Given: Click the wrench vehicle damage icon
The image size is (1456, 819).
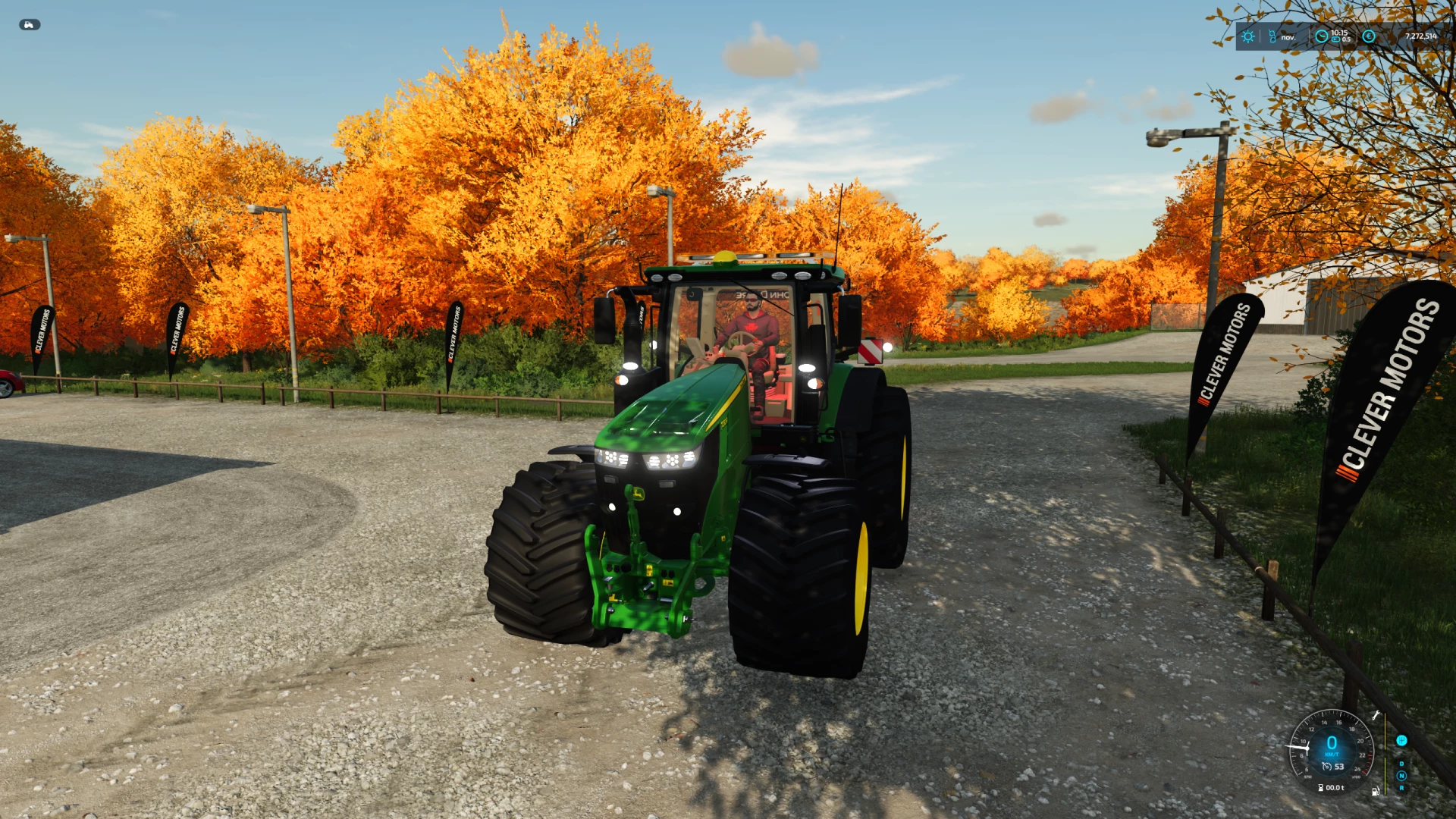Looking at the screenshot, I should click(x=1376, y=715).
